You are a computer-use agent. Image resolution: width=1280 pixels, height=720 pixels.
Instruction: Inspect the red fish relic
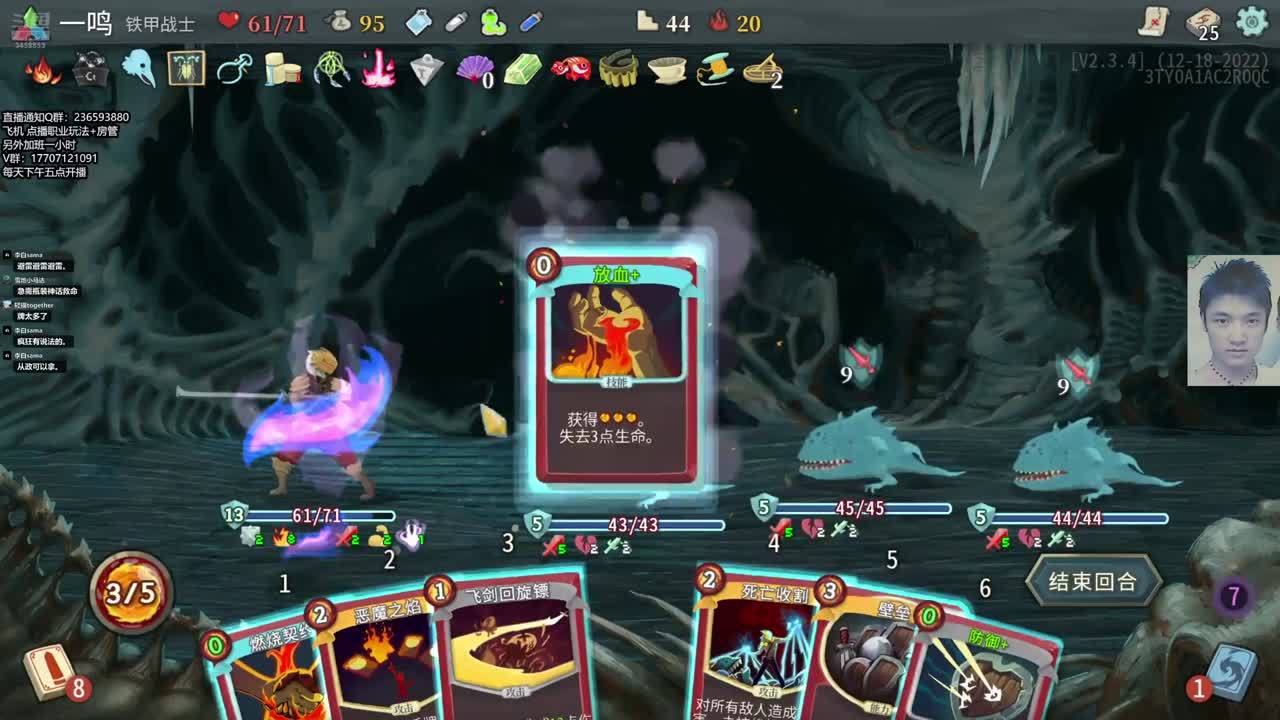coord(571,69)
